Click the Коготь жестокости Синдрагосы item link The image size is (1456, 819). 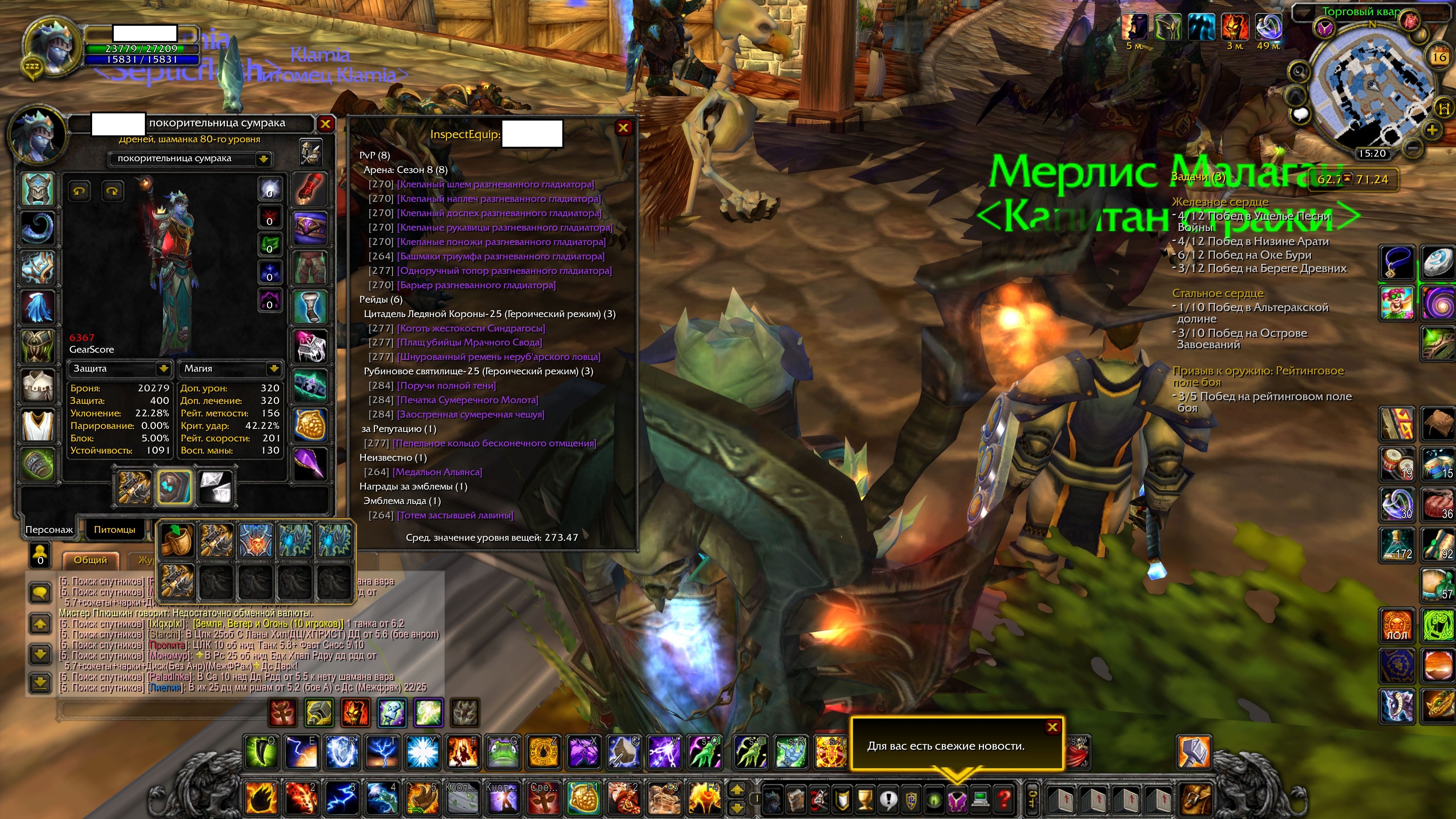(x=471, y=328)
